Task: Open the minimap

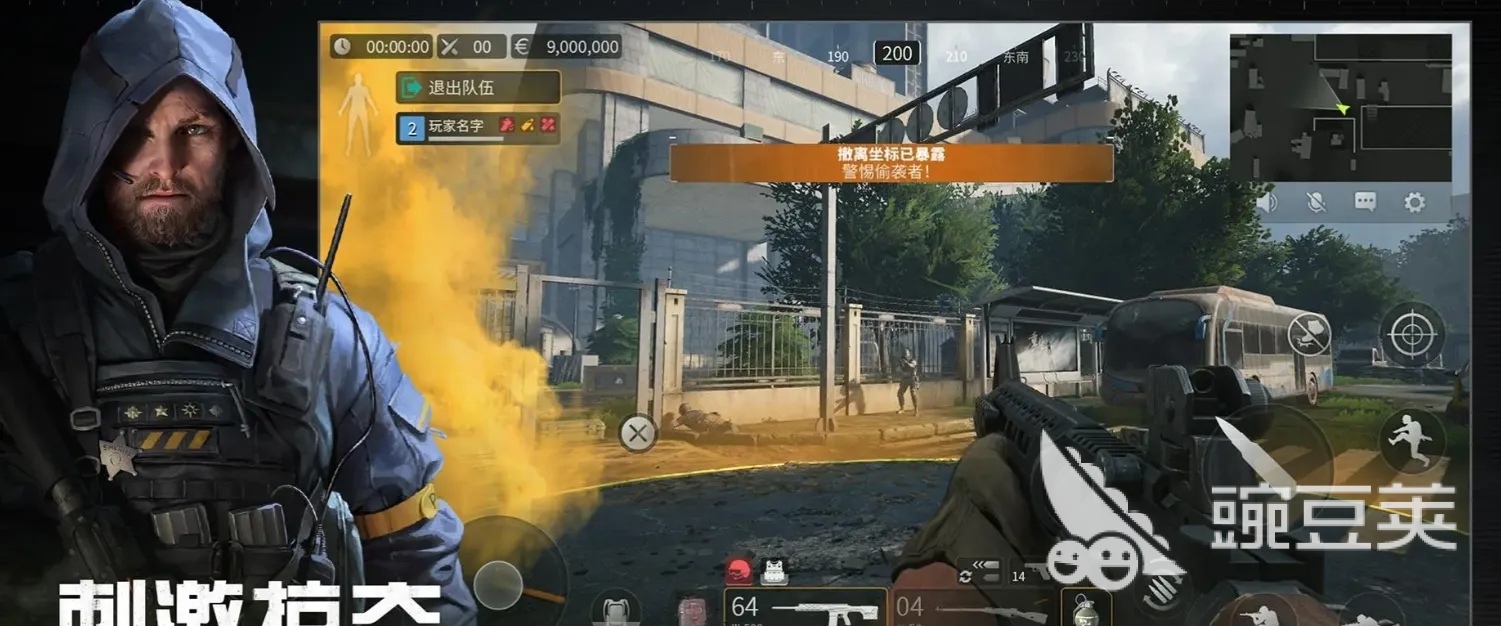Action: (1340, 107)
